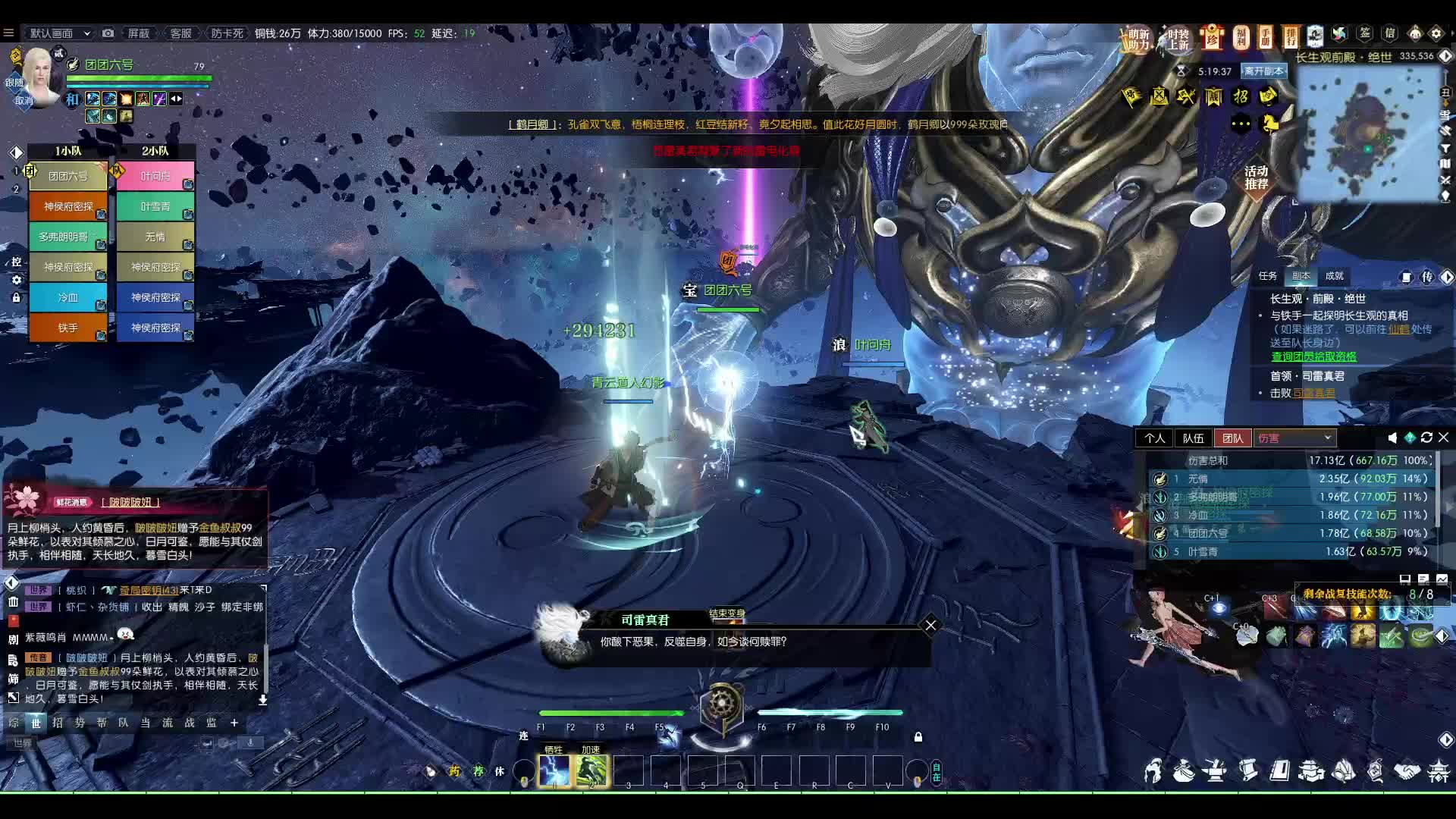Image resolution: width=1456 pixels, height=819 pixels.
Task: Click the 查询团员拾取资格 link
Action: (1313, 356)
